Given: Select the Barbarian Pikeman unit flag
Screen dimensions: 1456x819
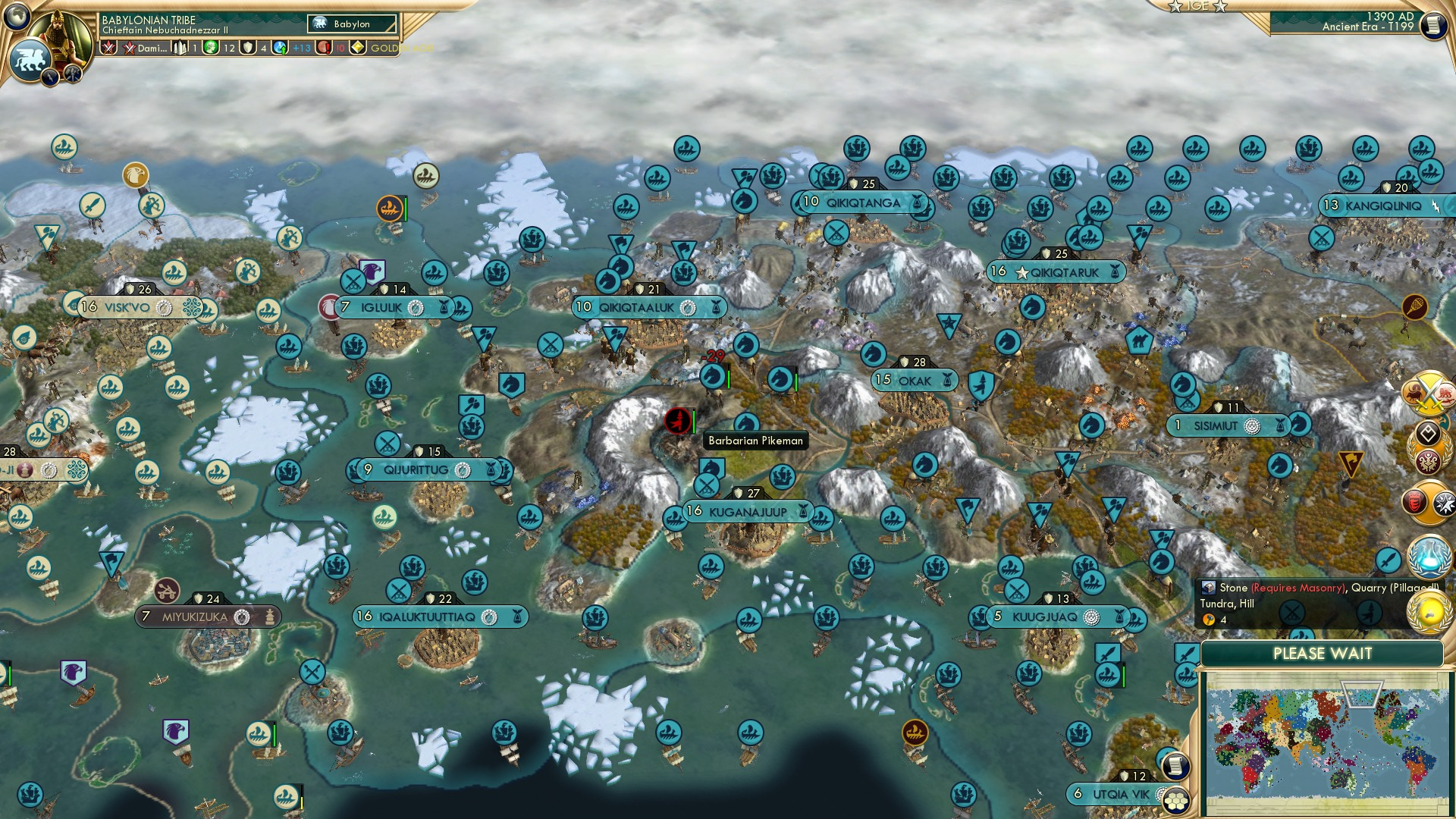Looking at the screenshot, I should coord(678,422).
